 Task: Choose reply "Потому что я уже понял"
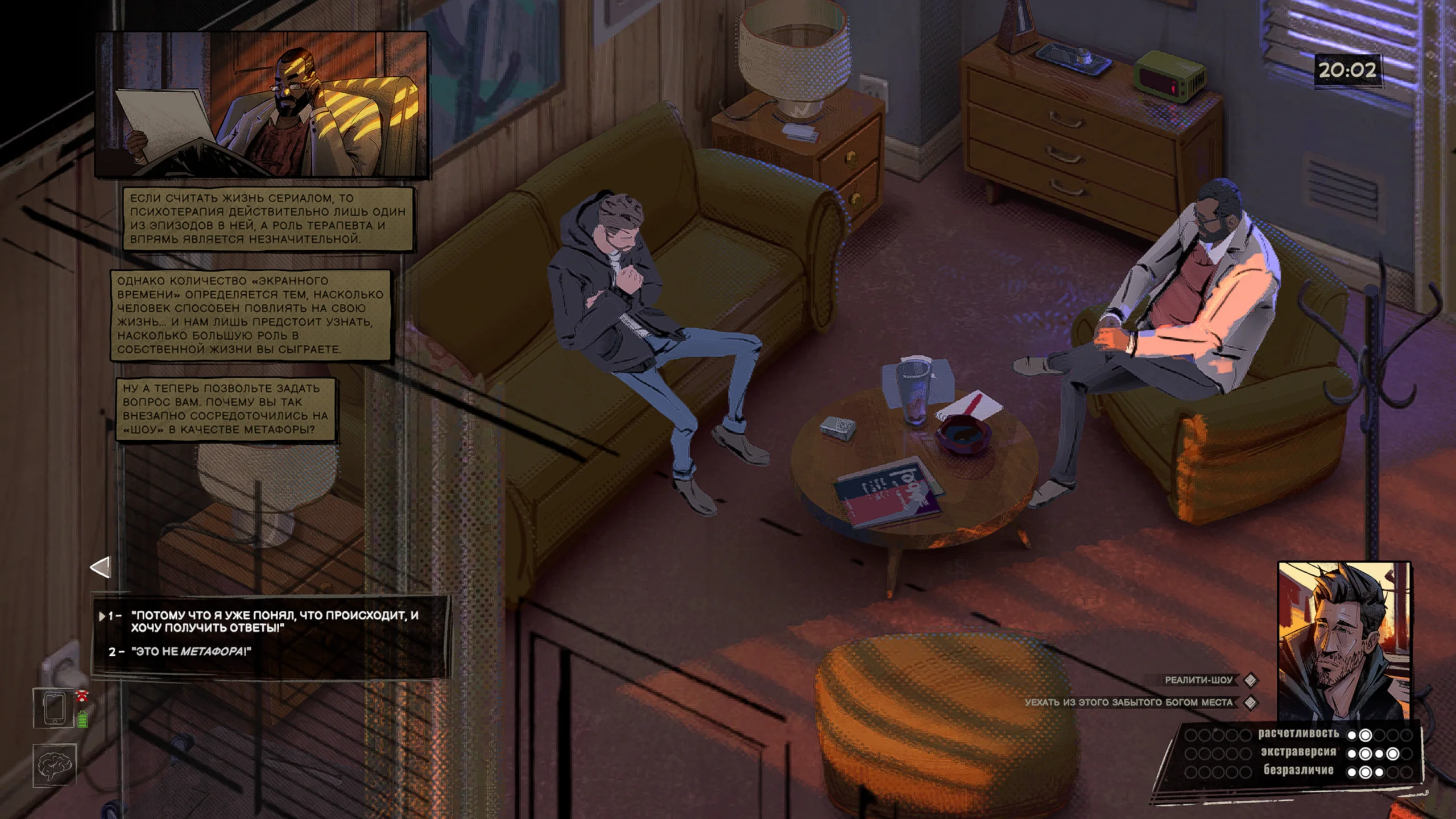(x=274, y=621)
